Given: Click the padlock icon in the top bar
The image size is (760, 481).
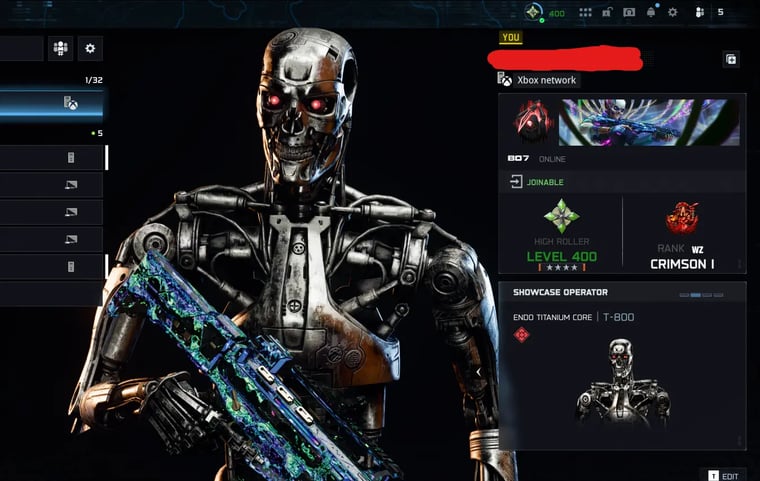Looking at the screenshot, I should point(607,13).
